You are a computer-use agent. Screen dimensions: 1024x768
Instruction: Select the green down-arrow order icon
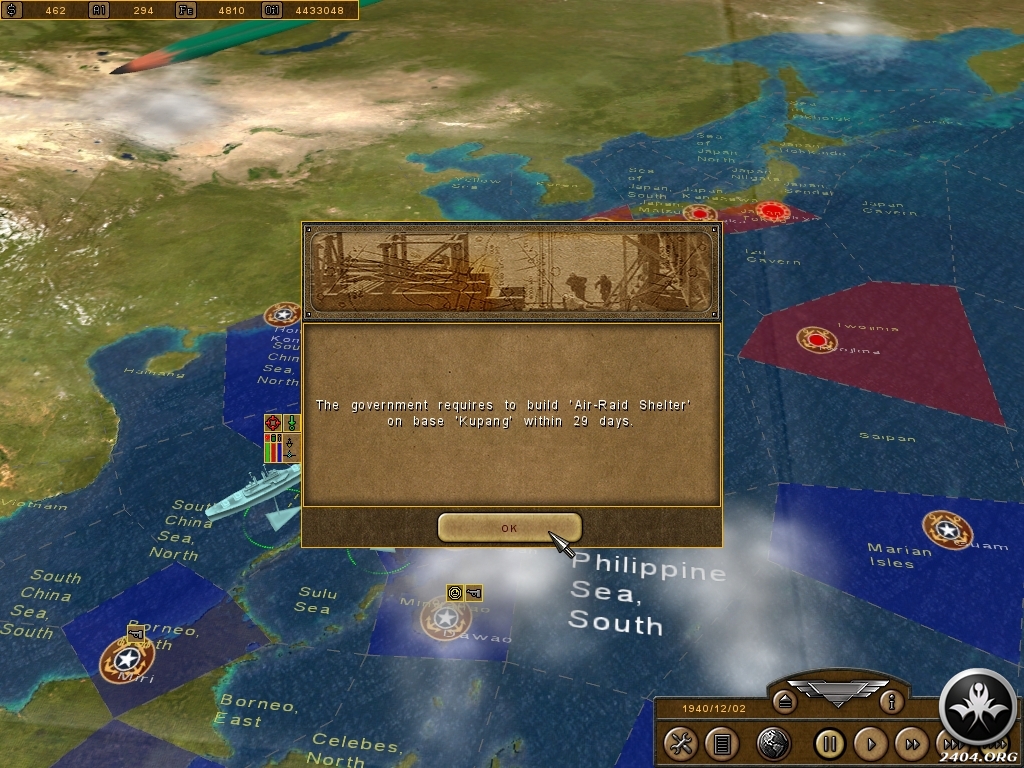(291, 423)
